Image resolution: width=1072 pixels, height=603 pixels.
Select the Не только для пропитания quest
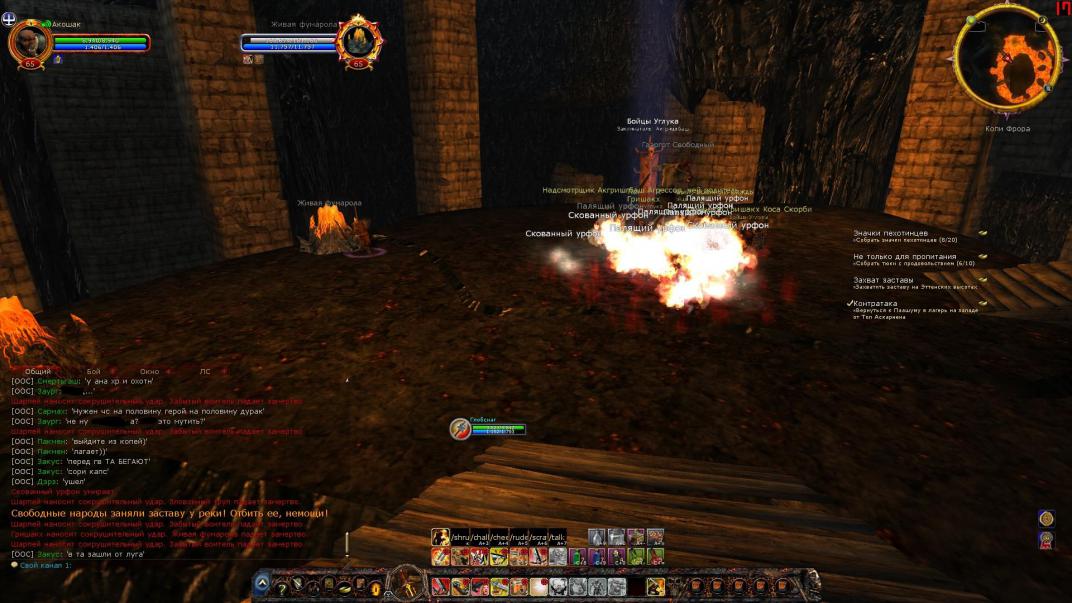[x=904, y=257]
